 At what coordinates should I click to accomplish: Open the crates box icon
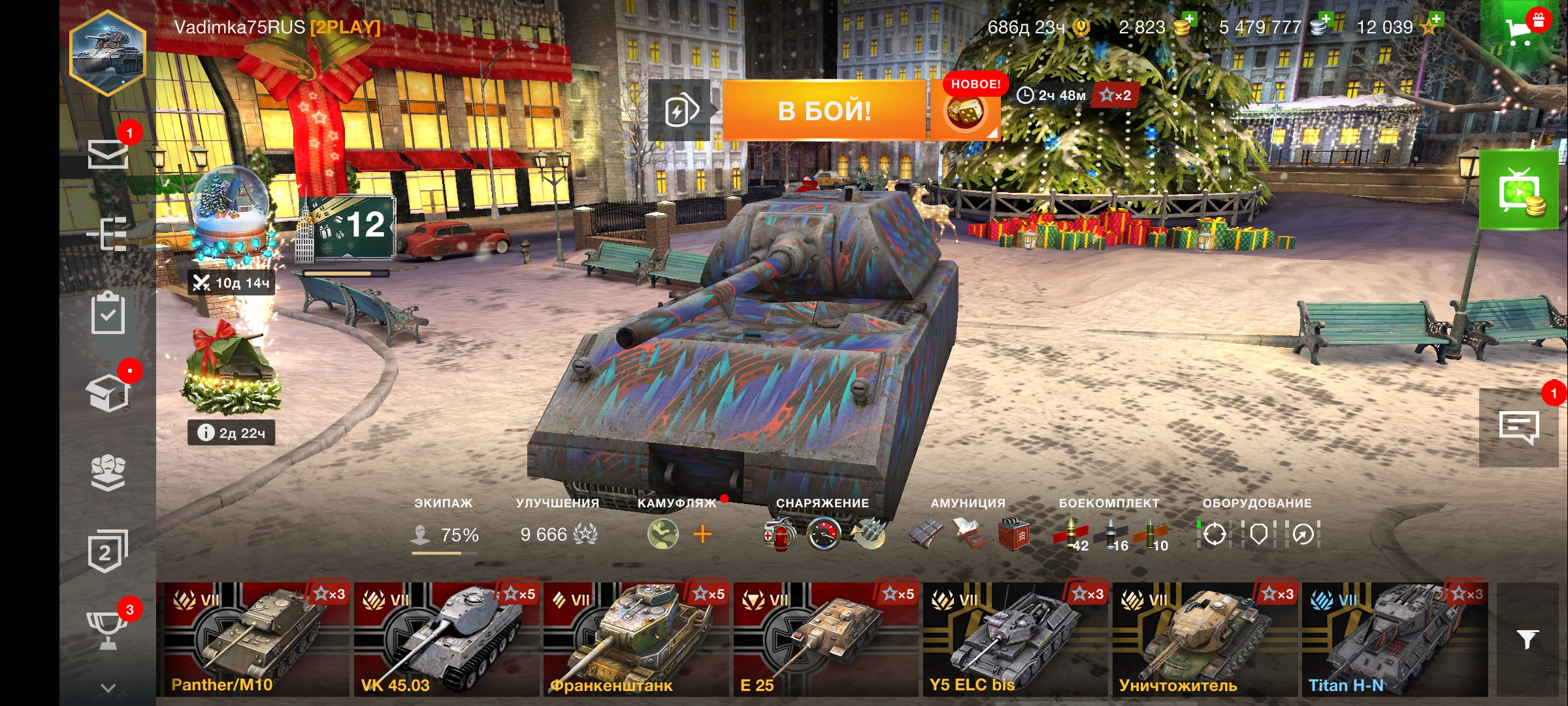[108, 394]
